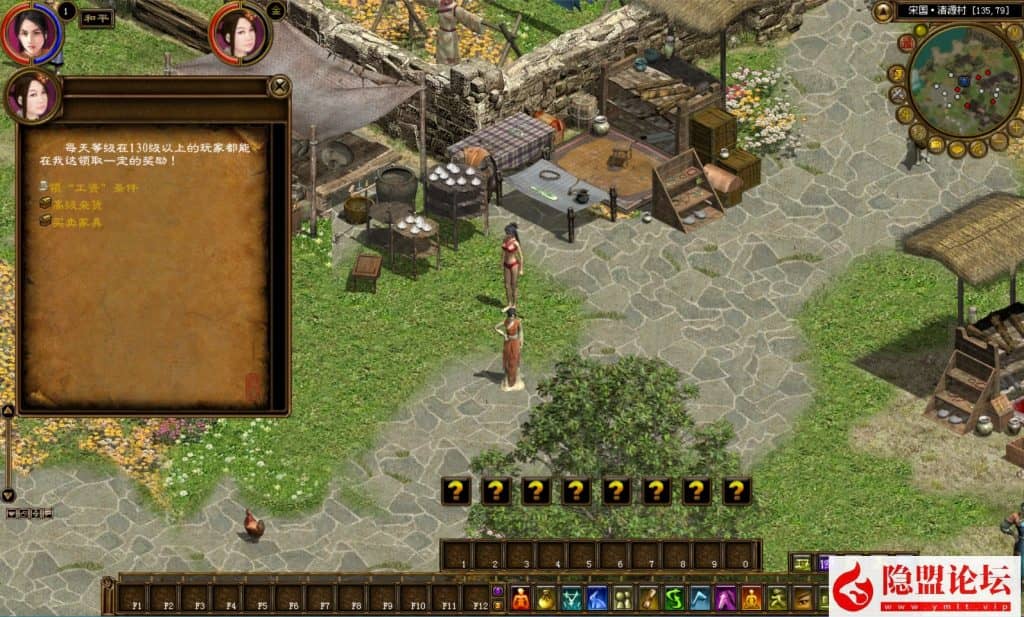This screenshot has height=617, width=1024.
Task: Click the first yellow question mark slot
Action: (455, 490)
